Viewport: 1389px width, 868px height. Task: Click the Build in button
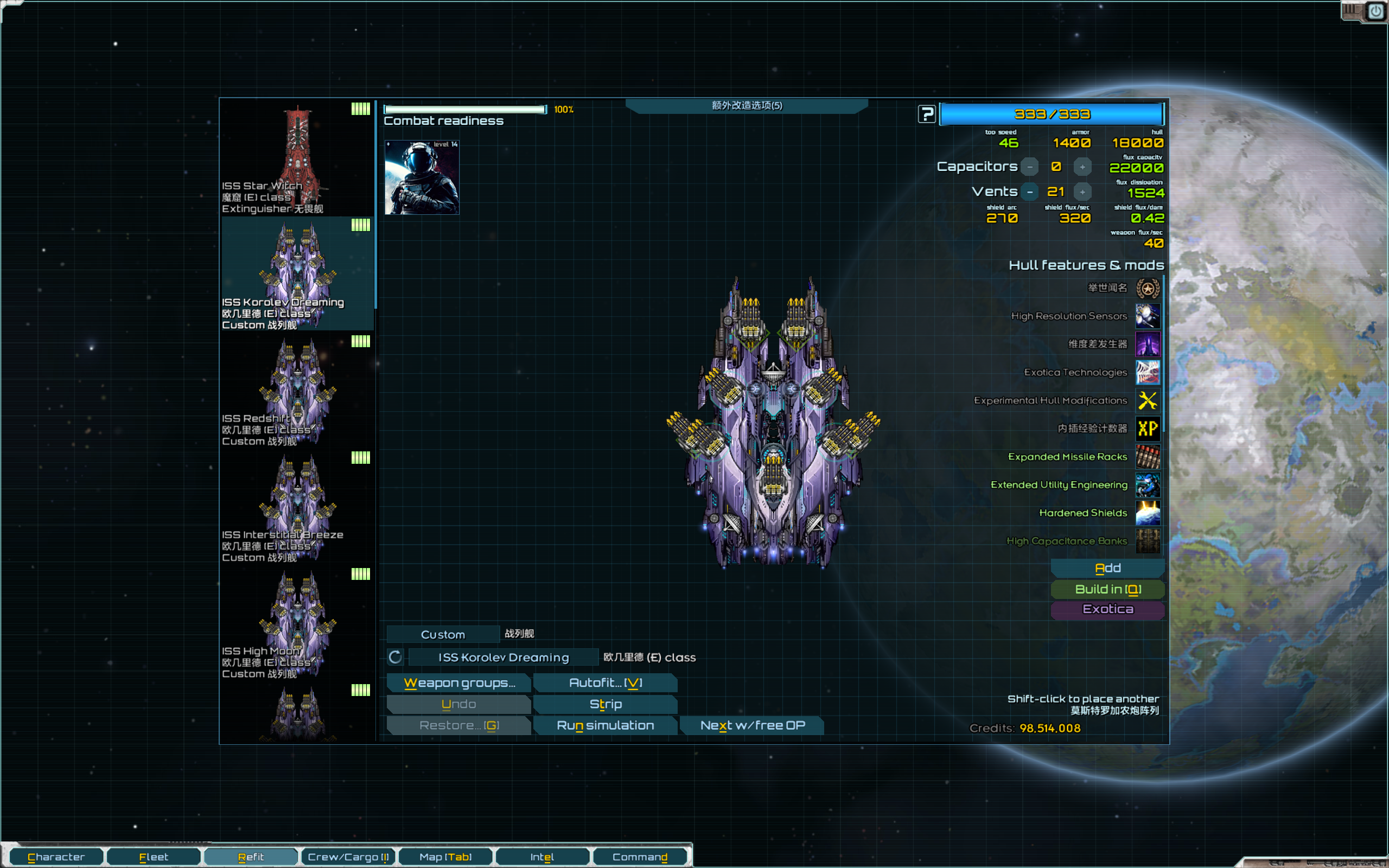(1107, 589)
